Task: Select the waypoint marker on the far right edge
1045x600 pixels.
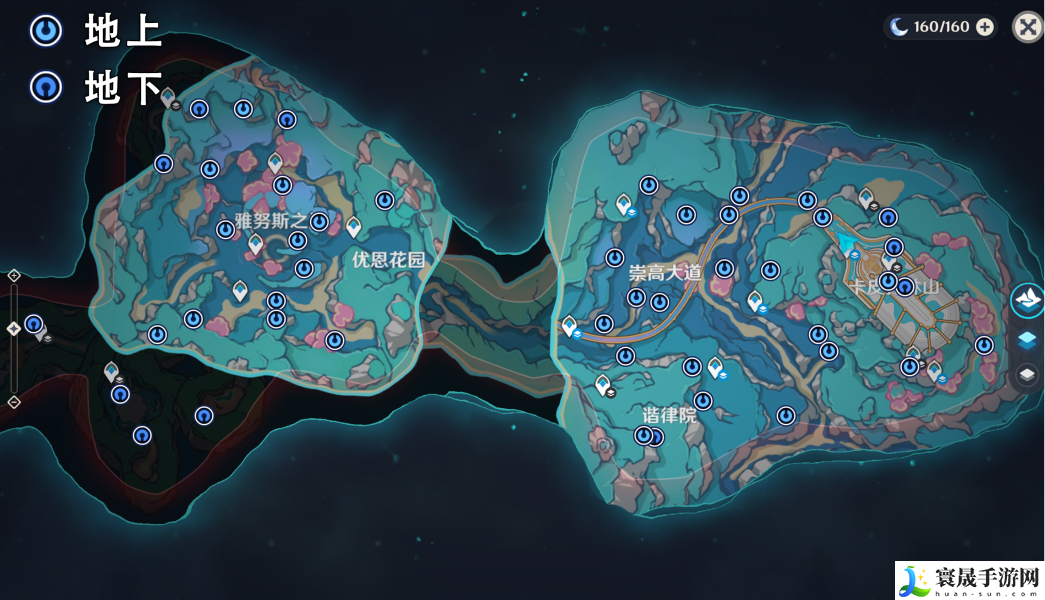Action: (x=984, y=345)
